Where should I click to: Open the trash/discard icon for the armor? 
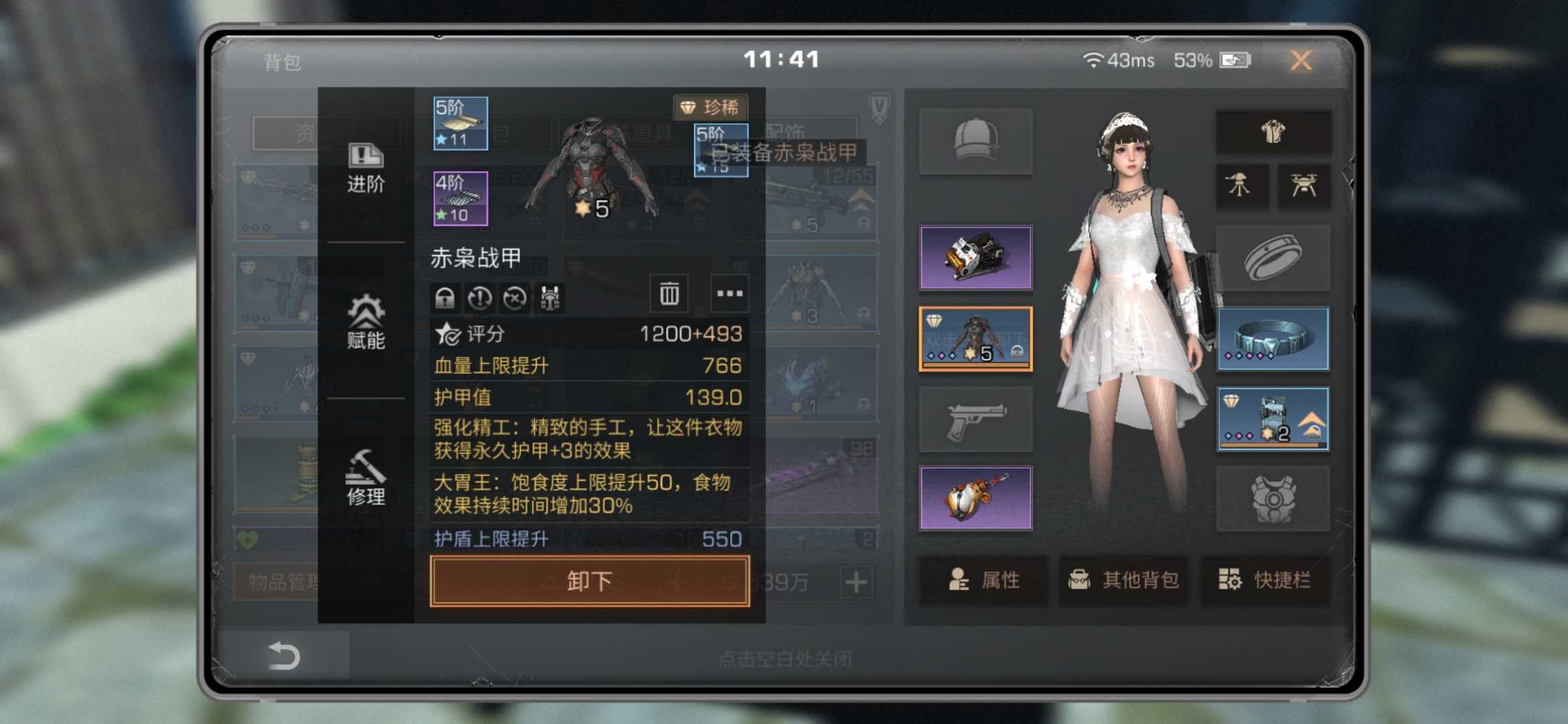click(670, 294)
